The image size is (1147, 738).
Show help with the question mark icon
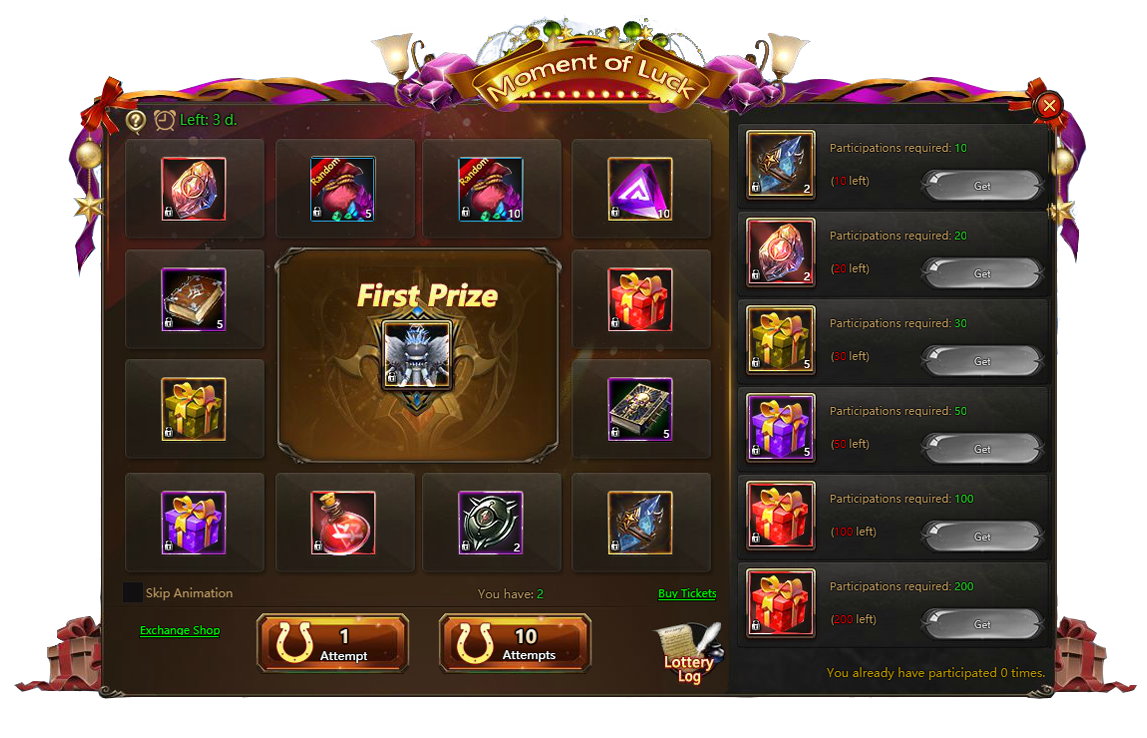[136, 120]
